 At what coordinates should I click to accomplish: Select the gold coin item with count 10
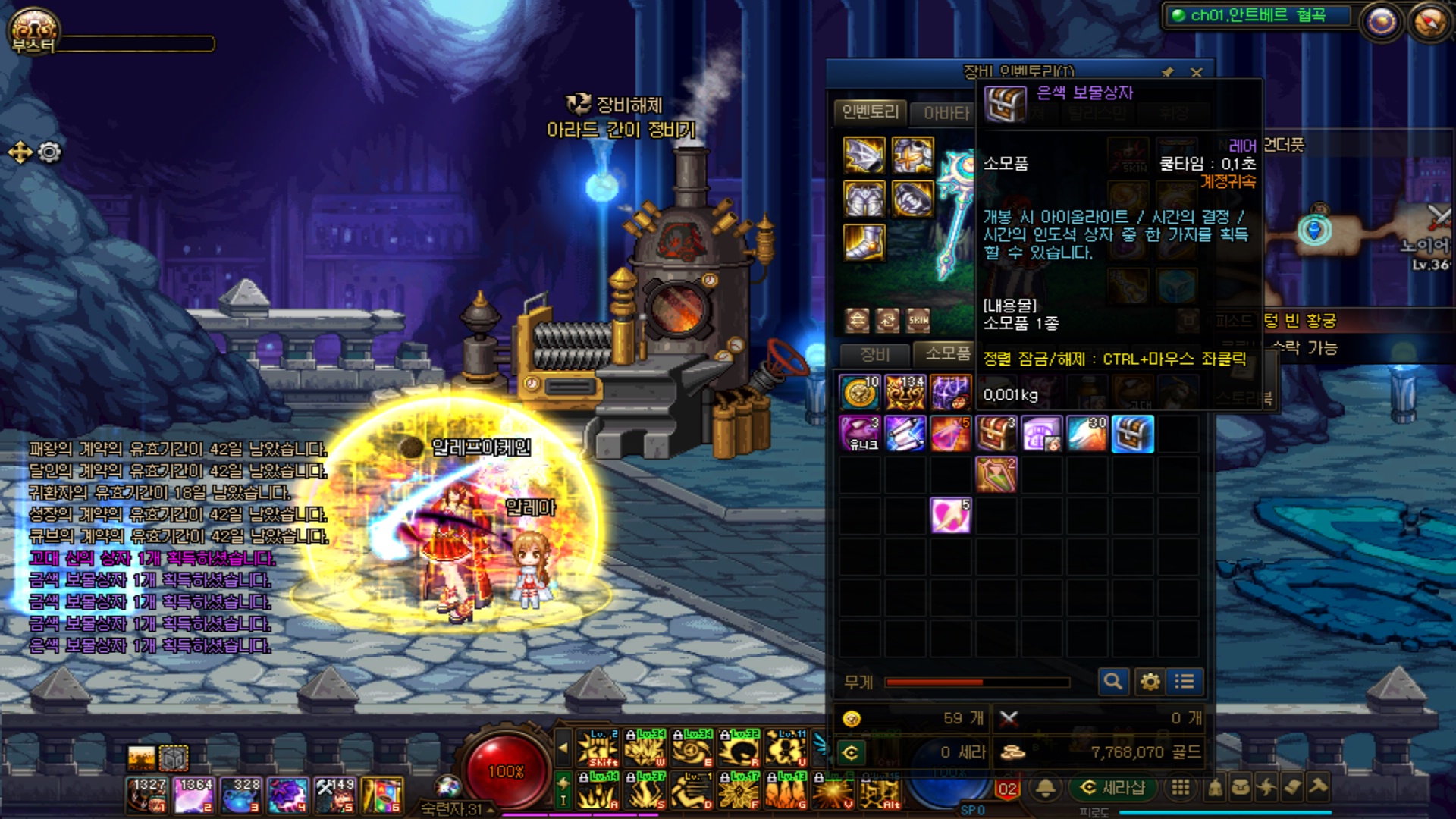click(x=859, y=392)
